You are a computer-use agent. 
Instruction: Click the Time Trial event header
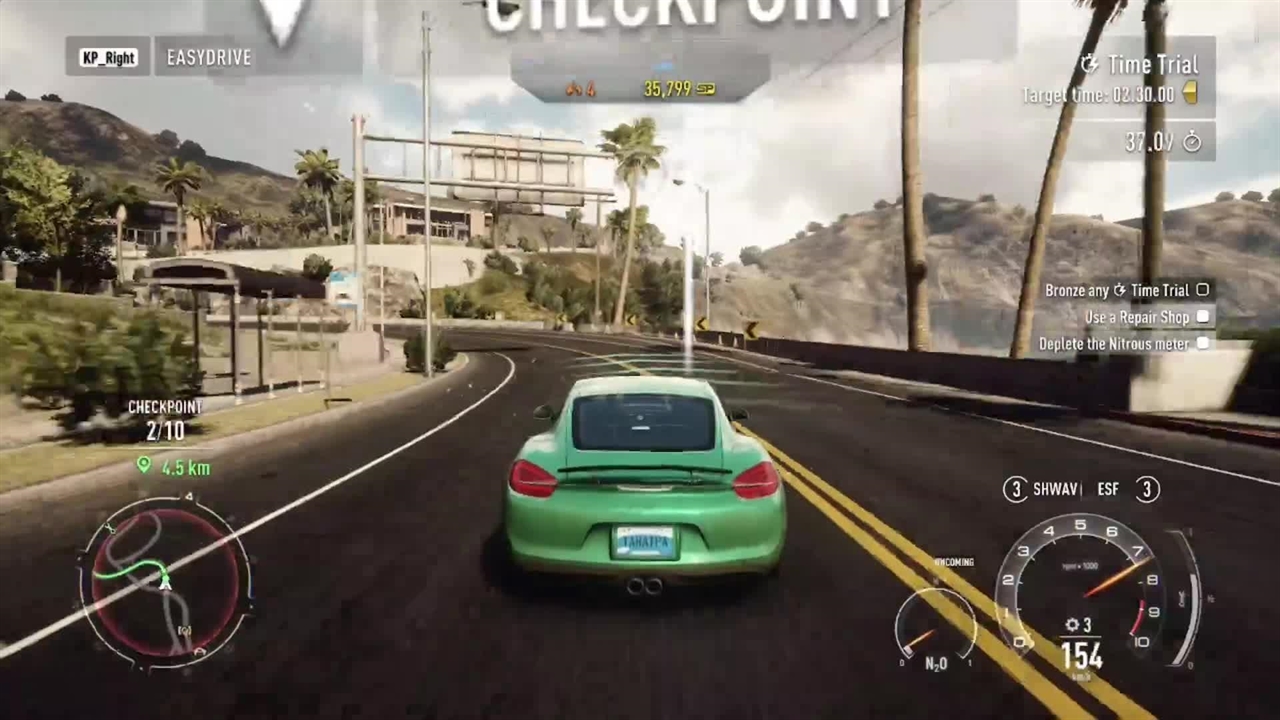(x=1141, y=65)
